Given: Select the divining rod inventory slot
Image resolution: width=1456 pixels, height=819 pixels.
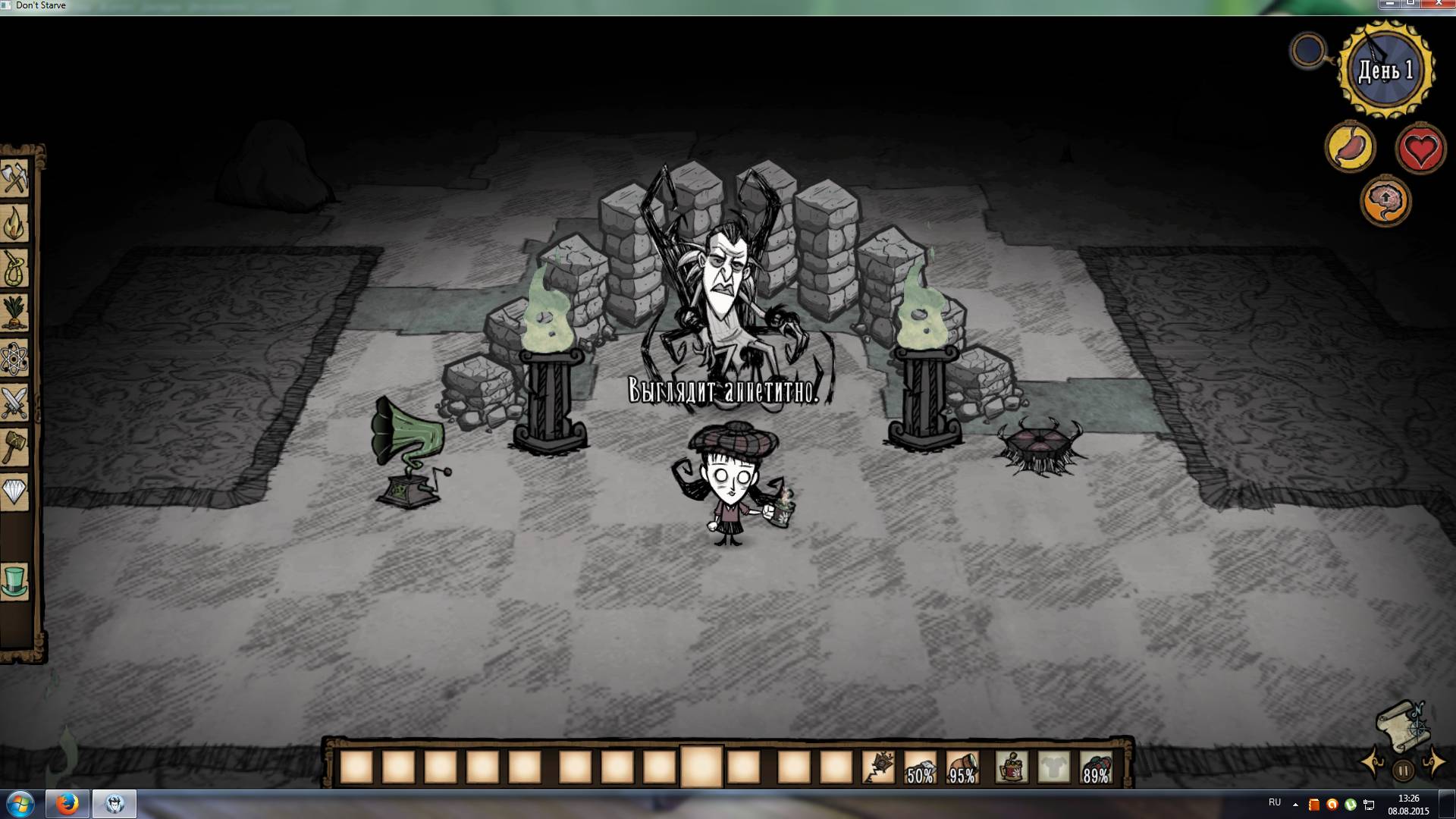Looking at the screenshot, I should 878,767.
